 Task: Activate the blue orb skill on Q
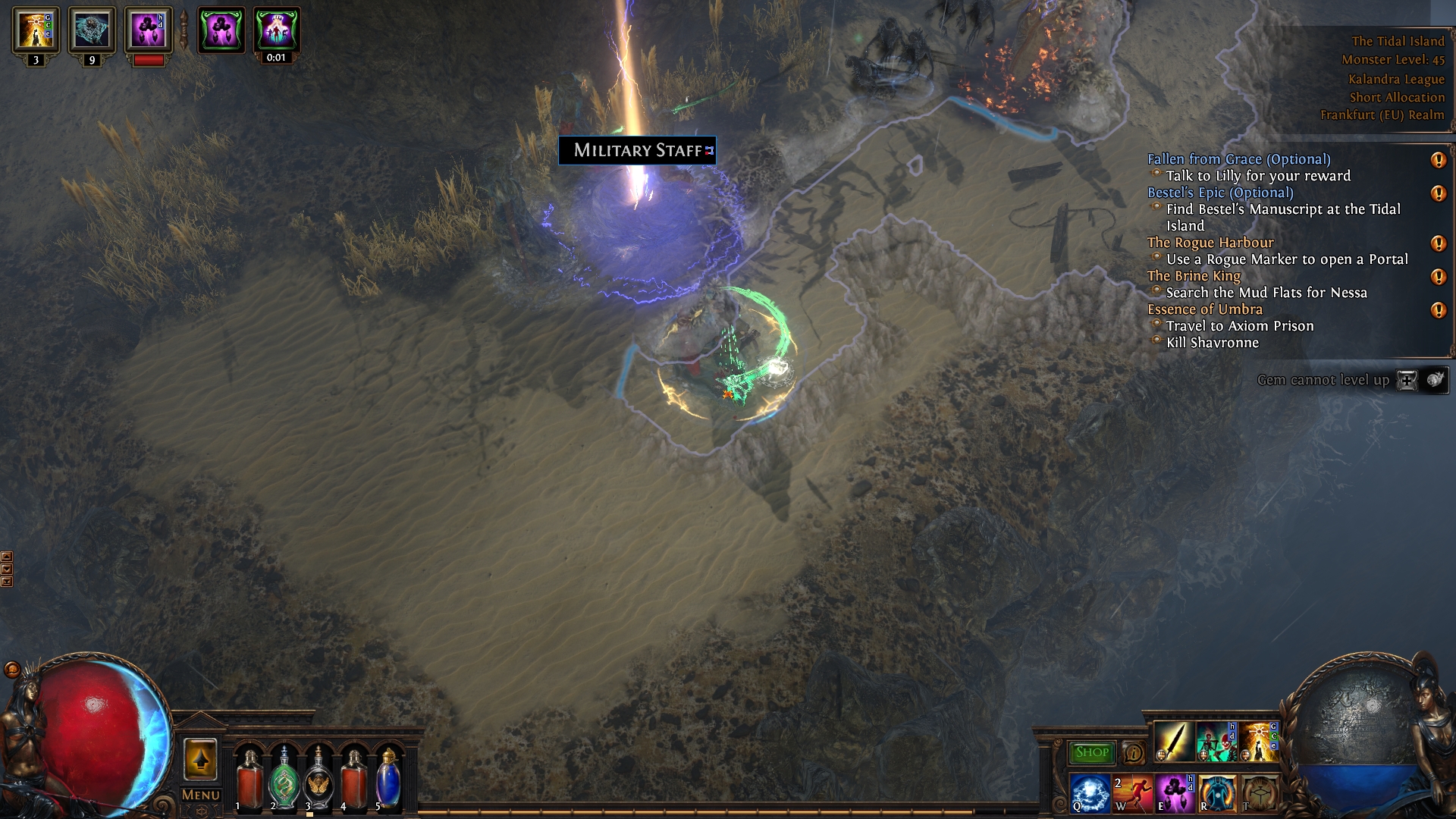point(1090,793)
